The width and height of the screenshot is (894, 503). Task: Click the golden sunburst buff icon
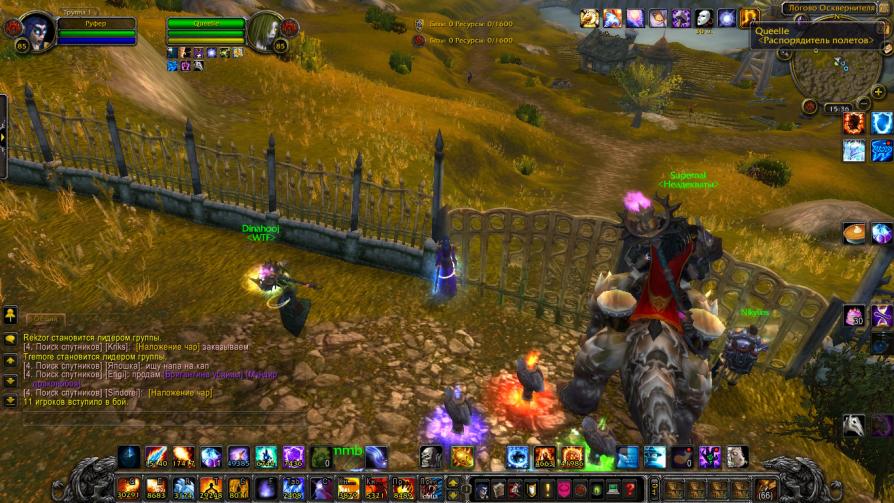[589, 18]
